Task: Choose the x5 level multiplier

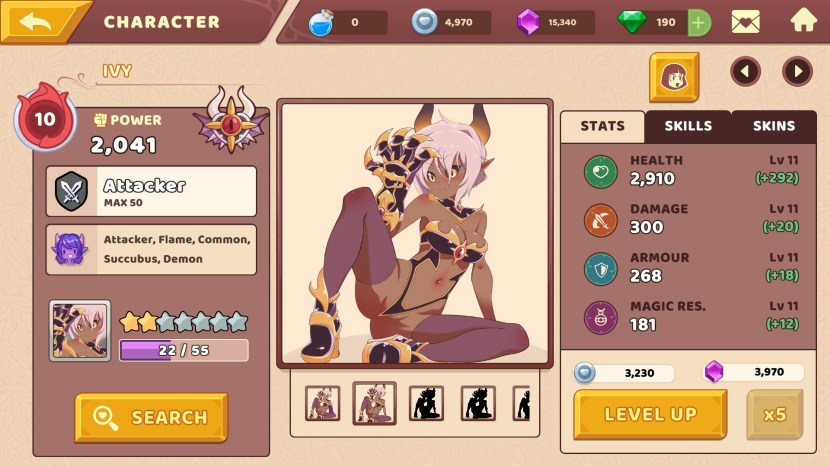Action: [x=774, y=414]
